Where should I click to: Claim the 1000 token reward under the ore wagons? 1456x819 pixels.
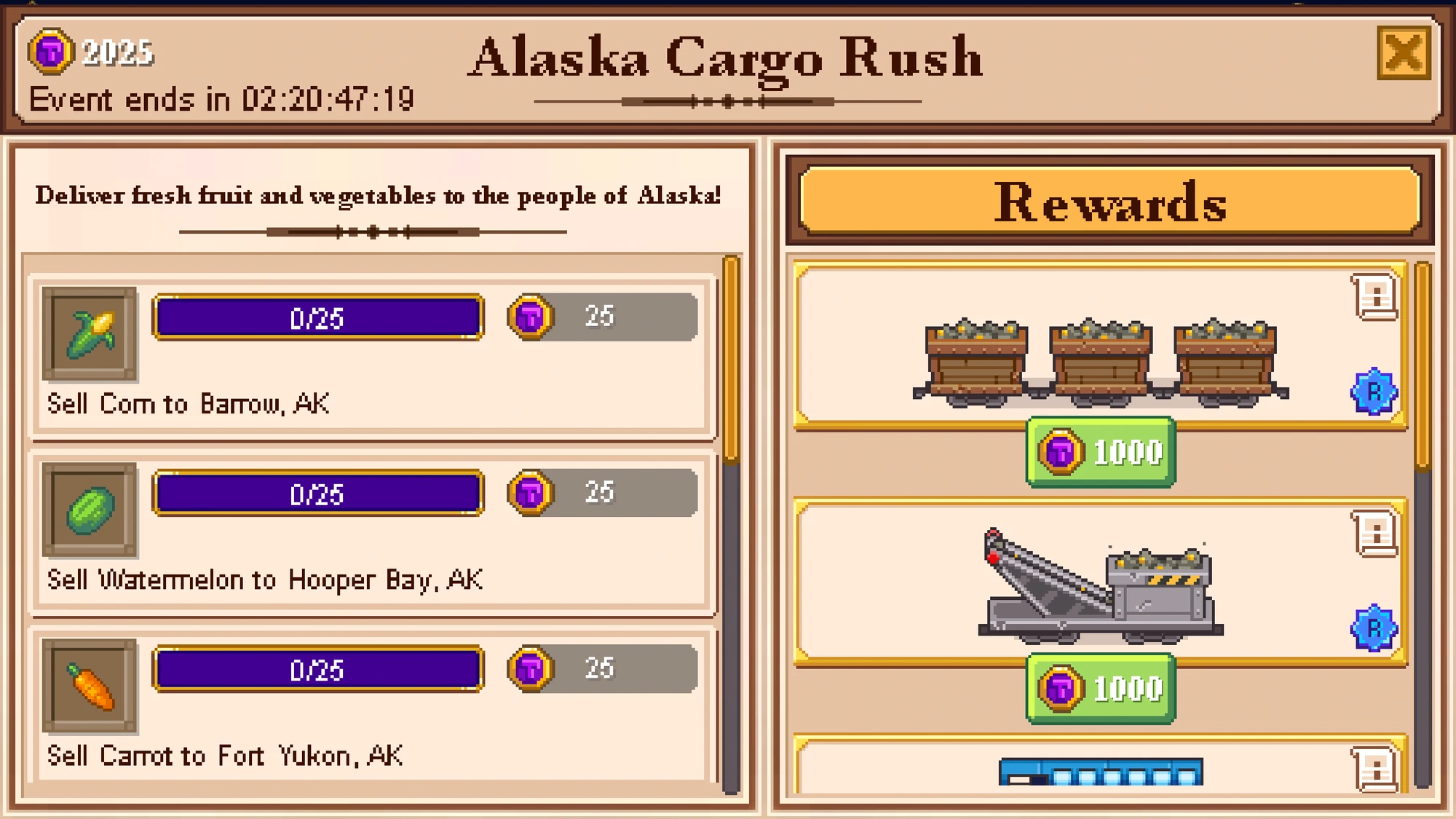pyautogui.click(x=1099, y=450)
